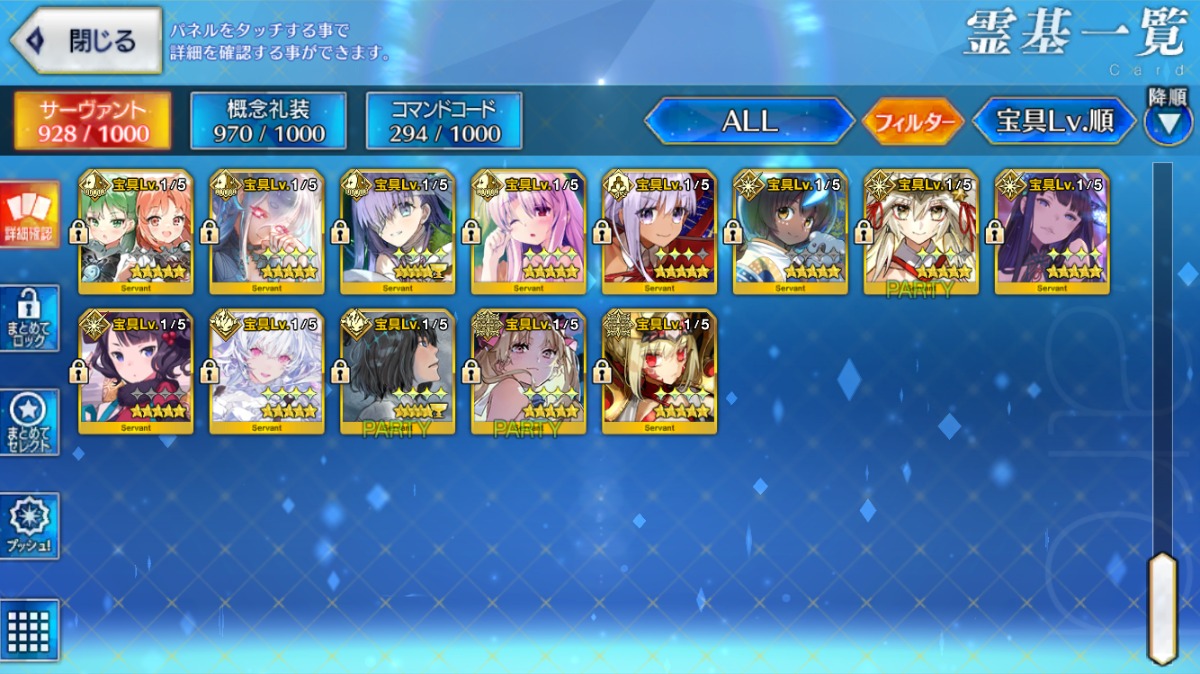Open the dark-skinned servant card in blue bubble
Screen dimensions: 1200x674
click(790, 232)
